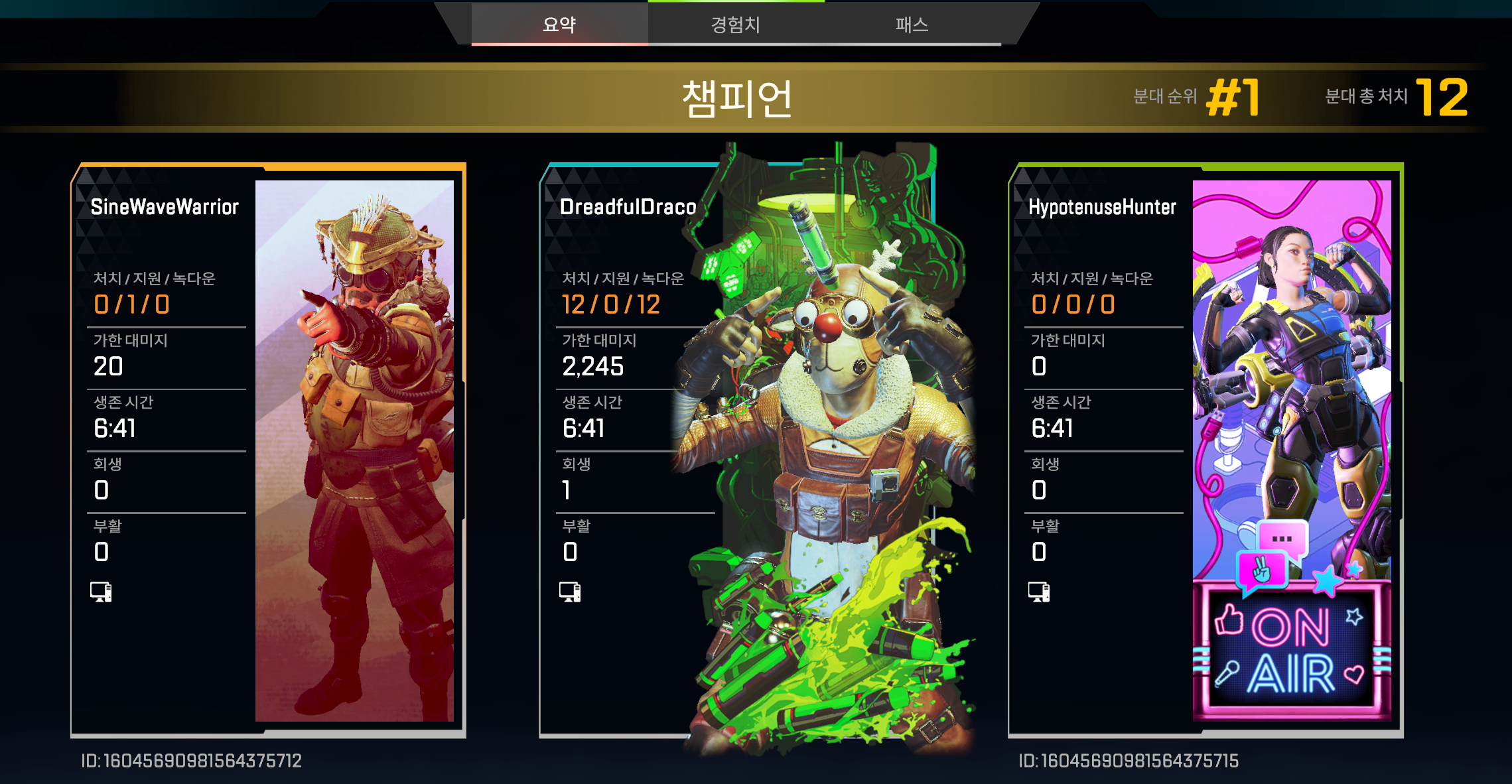The image size is (1512, 784).
Task: Click the PC platform icon under SineWaveWarrior
Action: click(101, 592)
